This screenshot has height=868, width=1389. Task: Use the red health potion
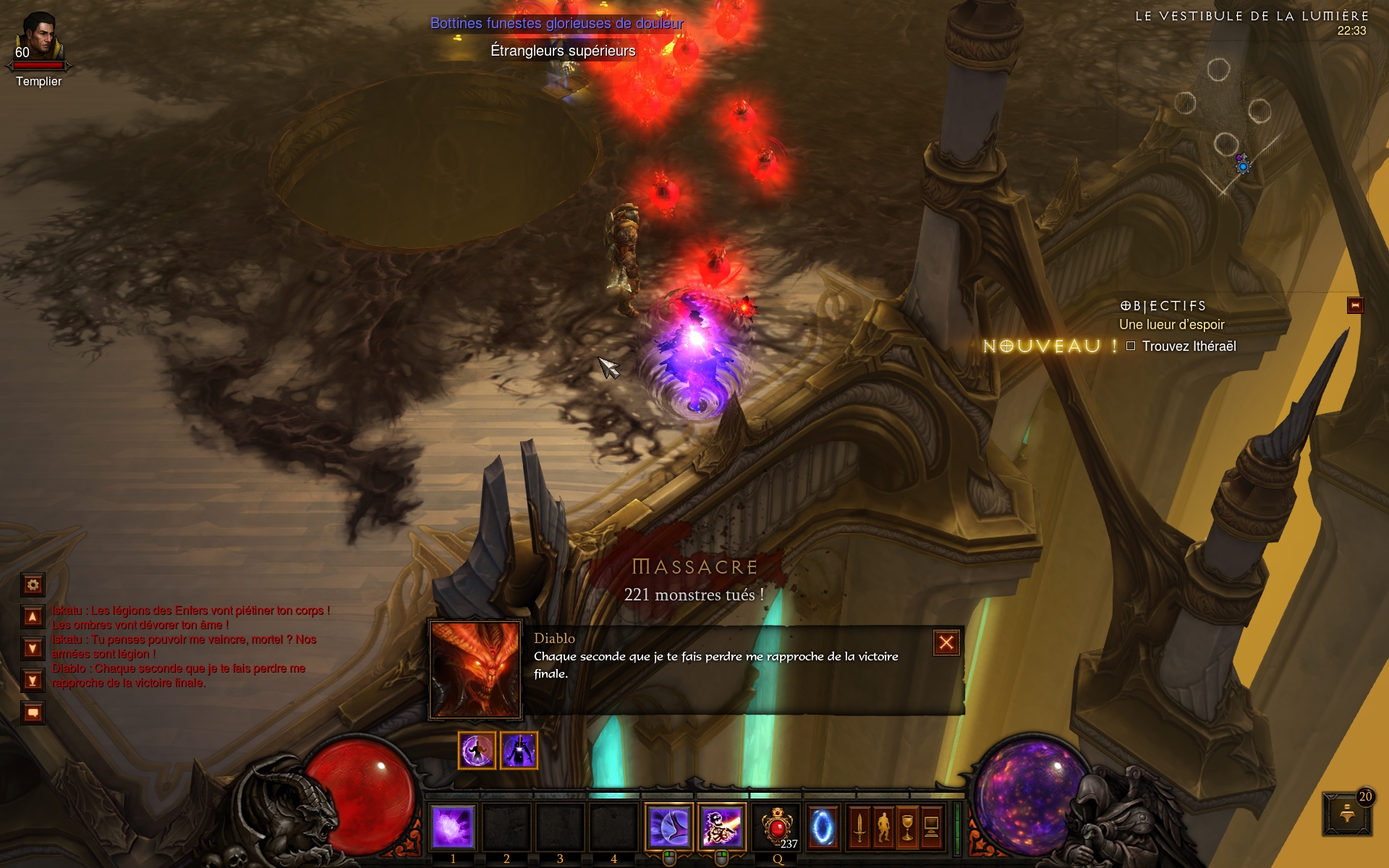(777, 827)
